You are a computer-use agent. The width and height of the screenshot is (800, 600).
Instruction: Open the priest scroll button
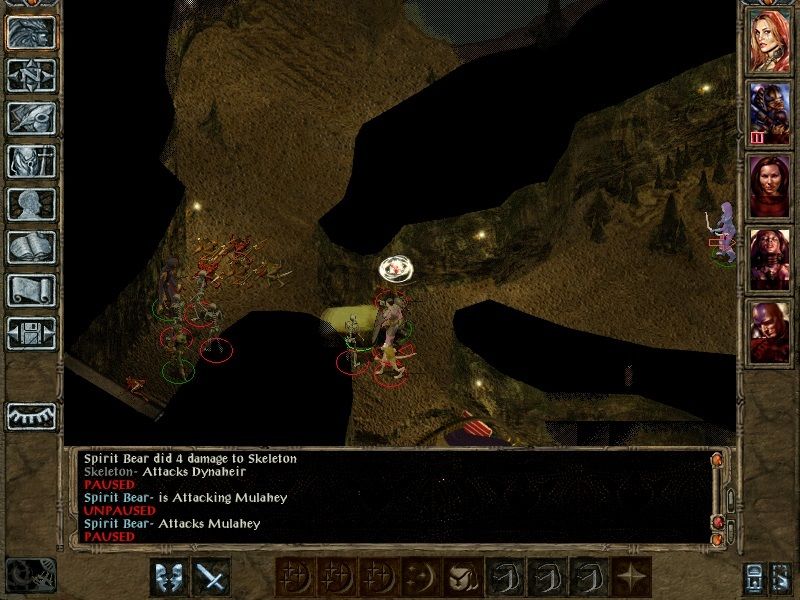(31, 290)
